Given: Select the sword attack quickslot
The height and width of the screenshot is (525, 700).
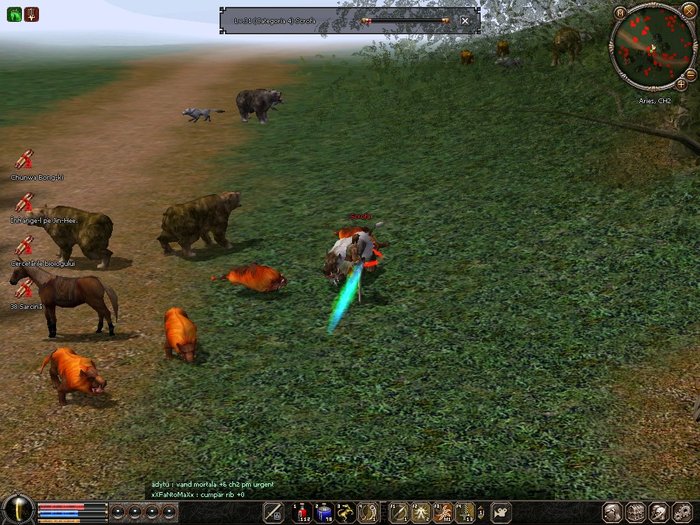Looking at the screenshot, I should tap(272, 513).
